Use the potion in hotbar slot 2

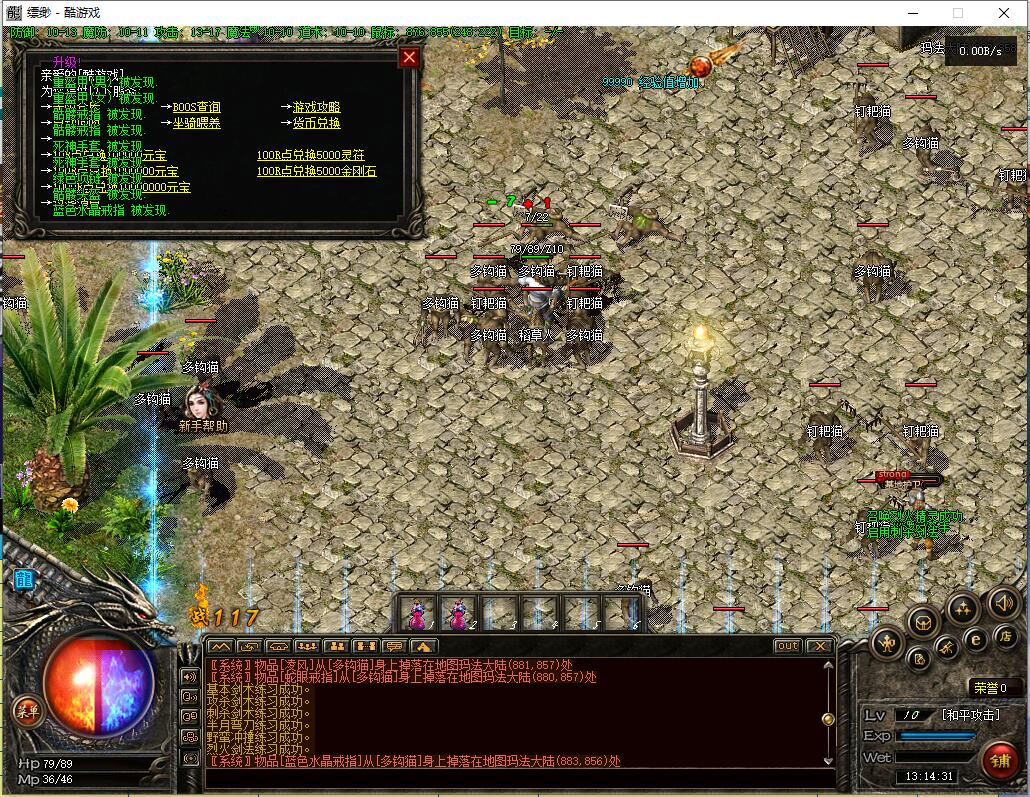click(459, 611)
